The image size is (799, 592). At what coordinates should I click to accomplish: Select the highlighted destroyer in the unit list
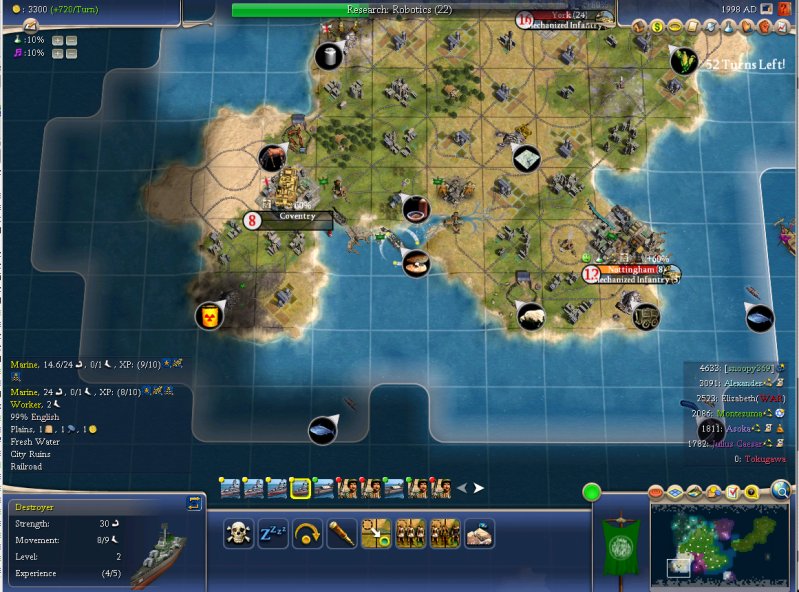pyautogui.click(x=299, y=488)
